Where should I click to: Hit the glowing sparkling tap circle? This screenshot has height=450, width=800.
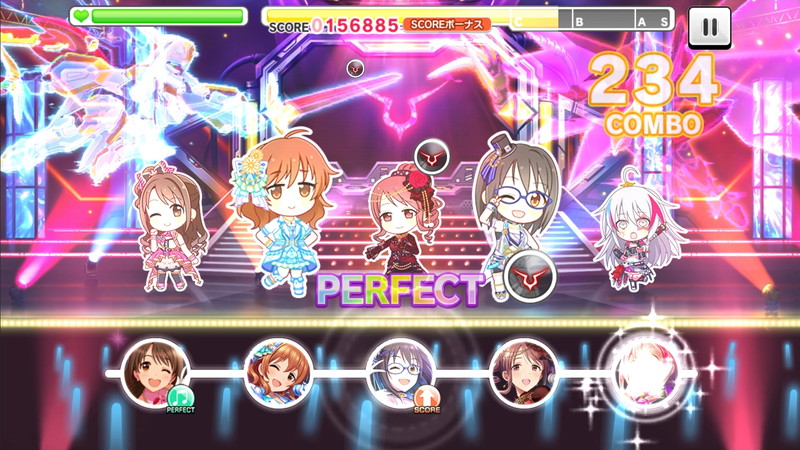(645, 371)
